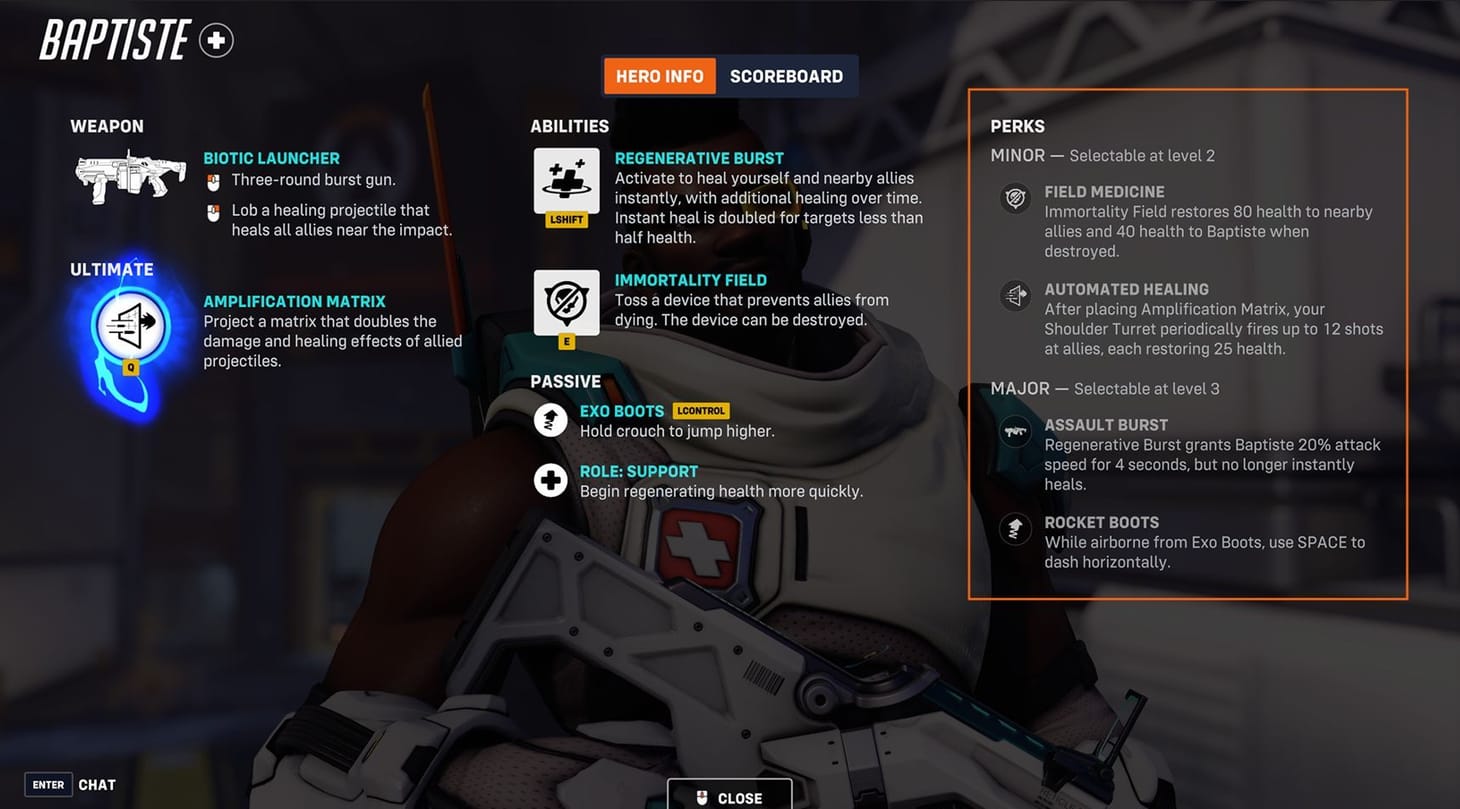Select the Regenerative Burst ability icon
Image resolution: width=1460 pixels, height=809 pixels.
point(566,183)
